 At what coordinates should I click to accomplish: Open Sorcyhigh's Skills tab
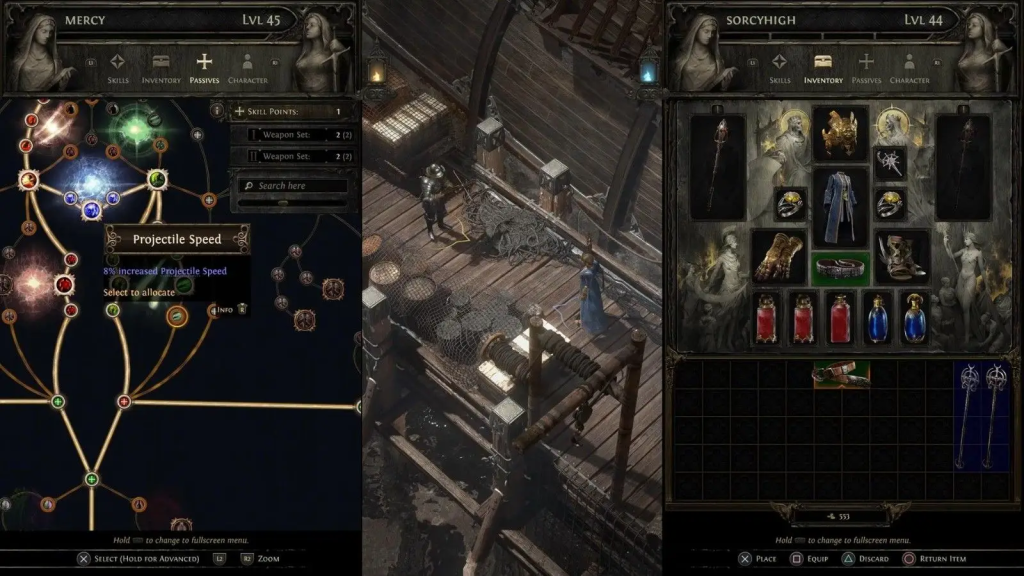[780, 66]
